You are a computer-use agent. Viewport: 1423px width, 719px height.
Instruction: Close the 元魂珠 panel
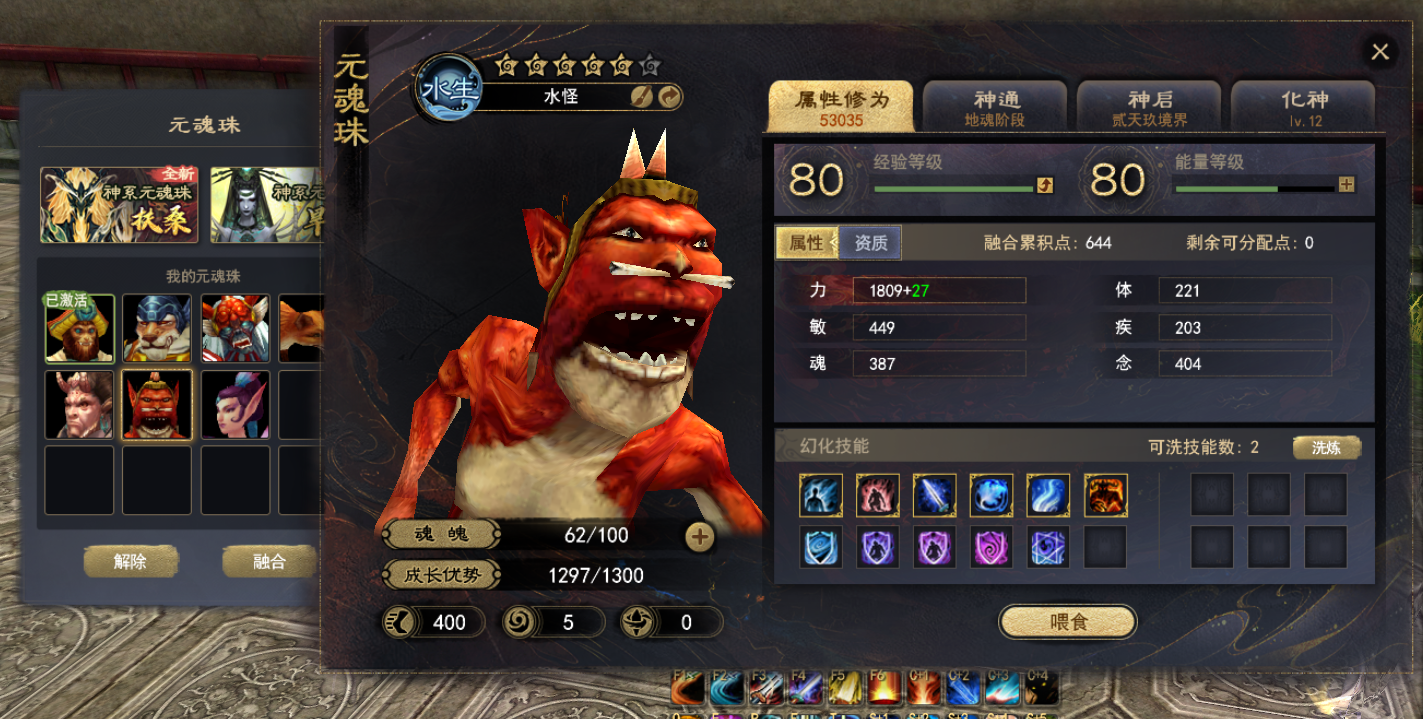point(1380,52)
